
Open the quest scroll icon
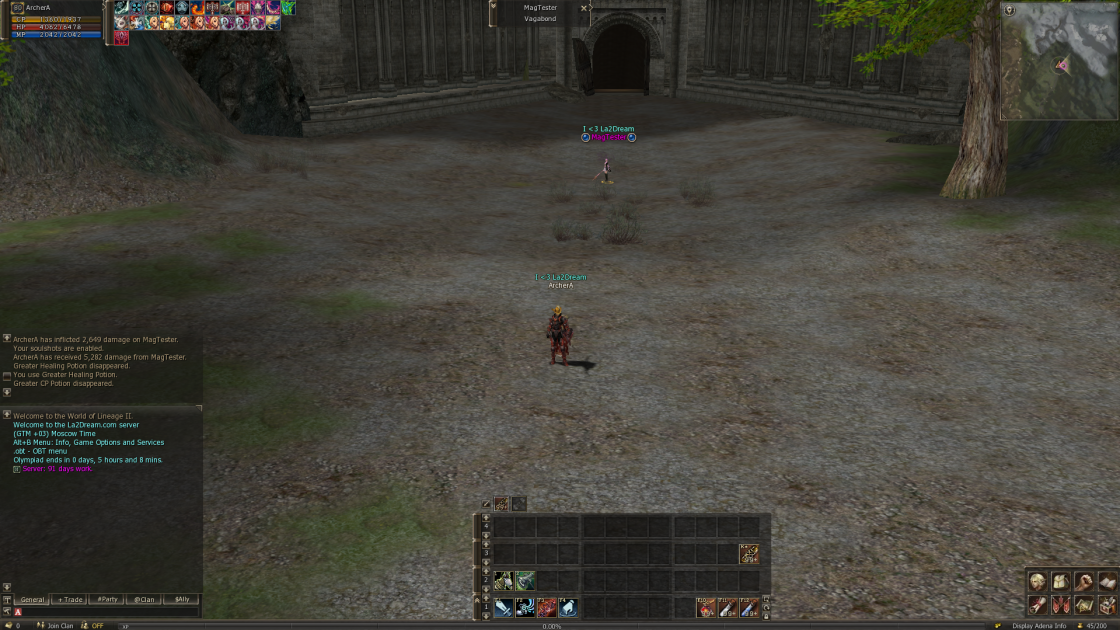click(1038, 605)
